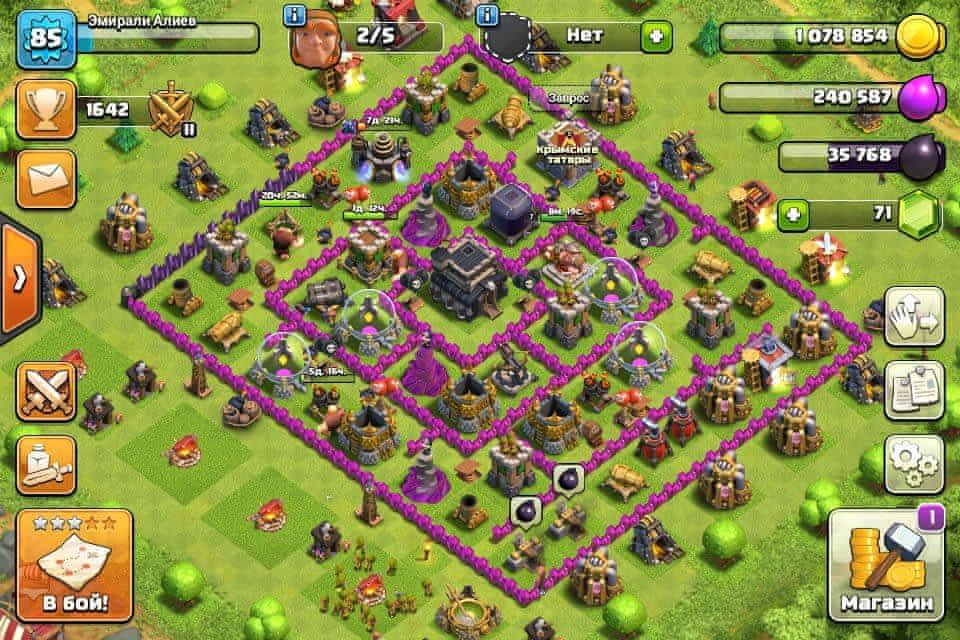This screenshot has height=640, width=960.
Task: Open the hand and arrows layout editor
Action: coord(914,317)
